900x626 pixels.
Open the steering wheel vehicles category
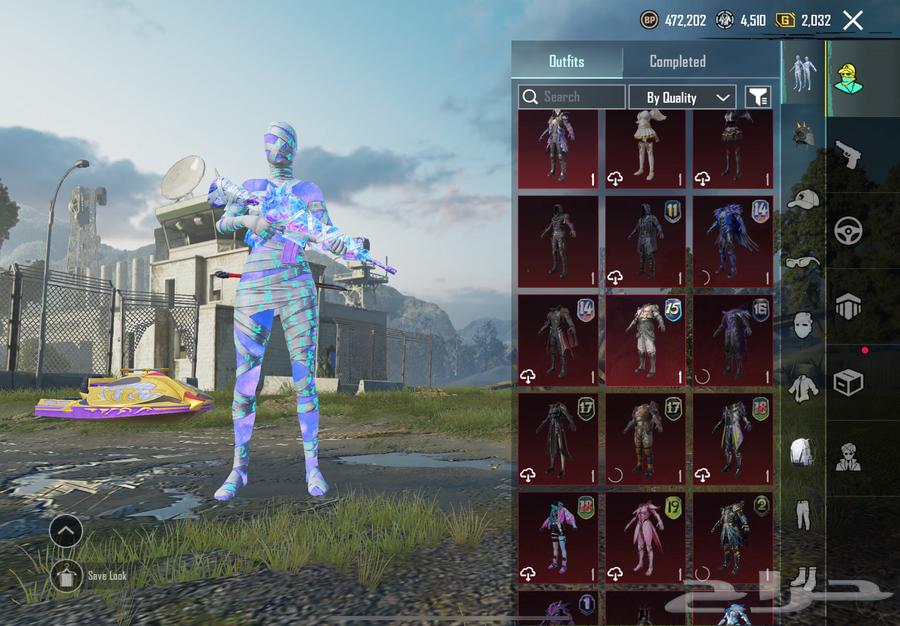848,230
